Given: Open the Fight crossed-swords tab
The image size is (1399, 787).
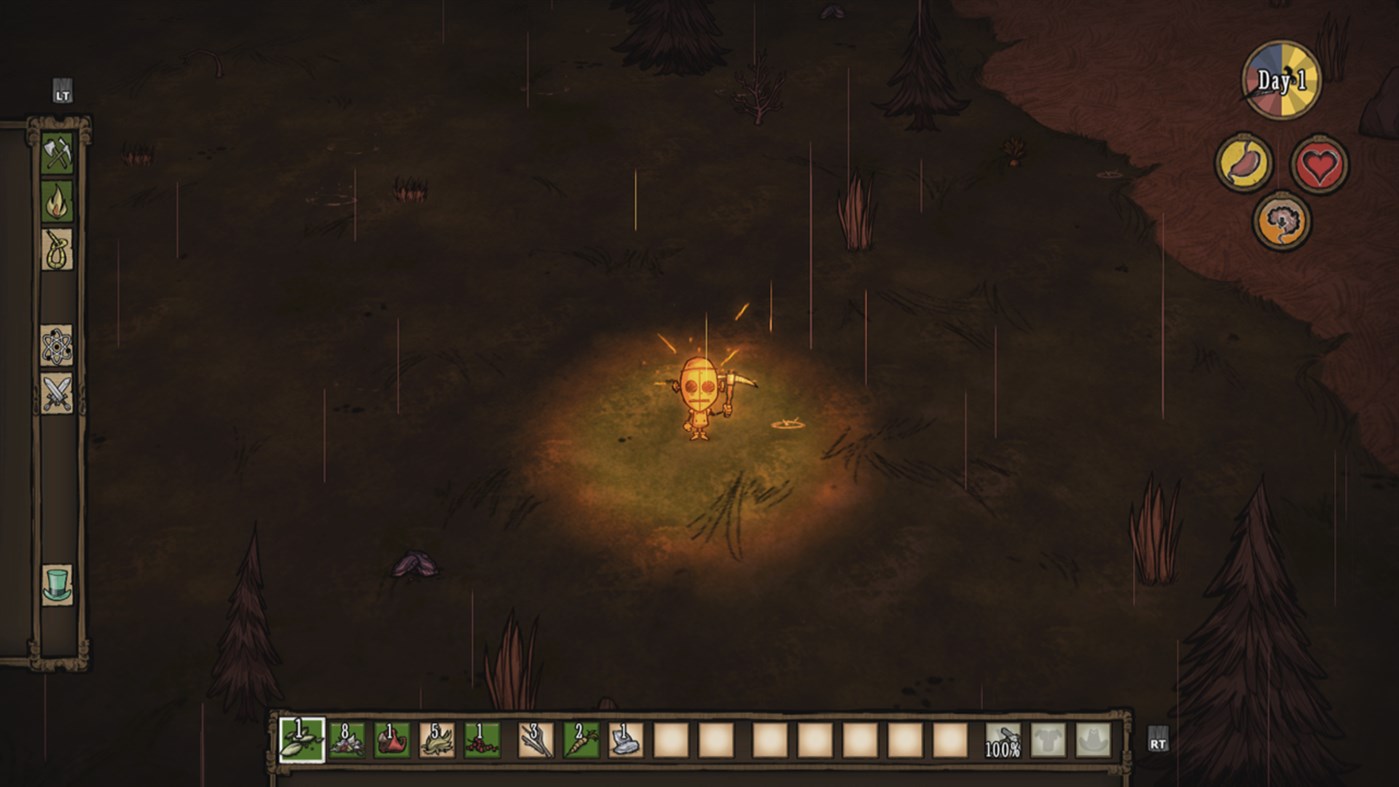Looking at the screenshot, I should (x=57, y=393).
